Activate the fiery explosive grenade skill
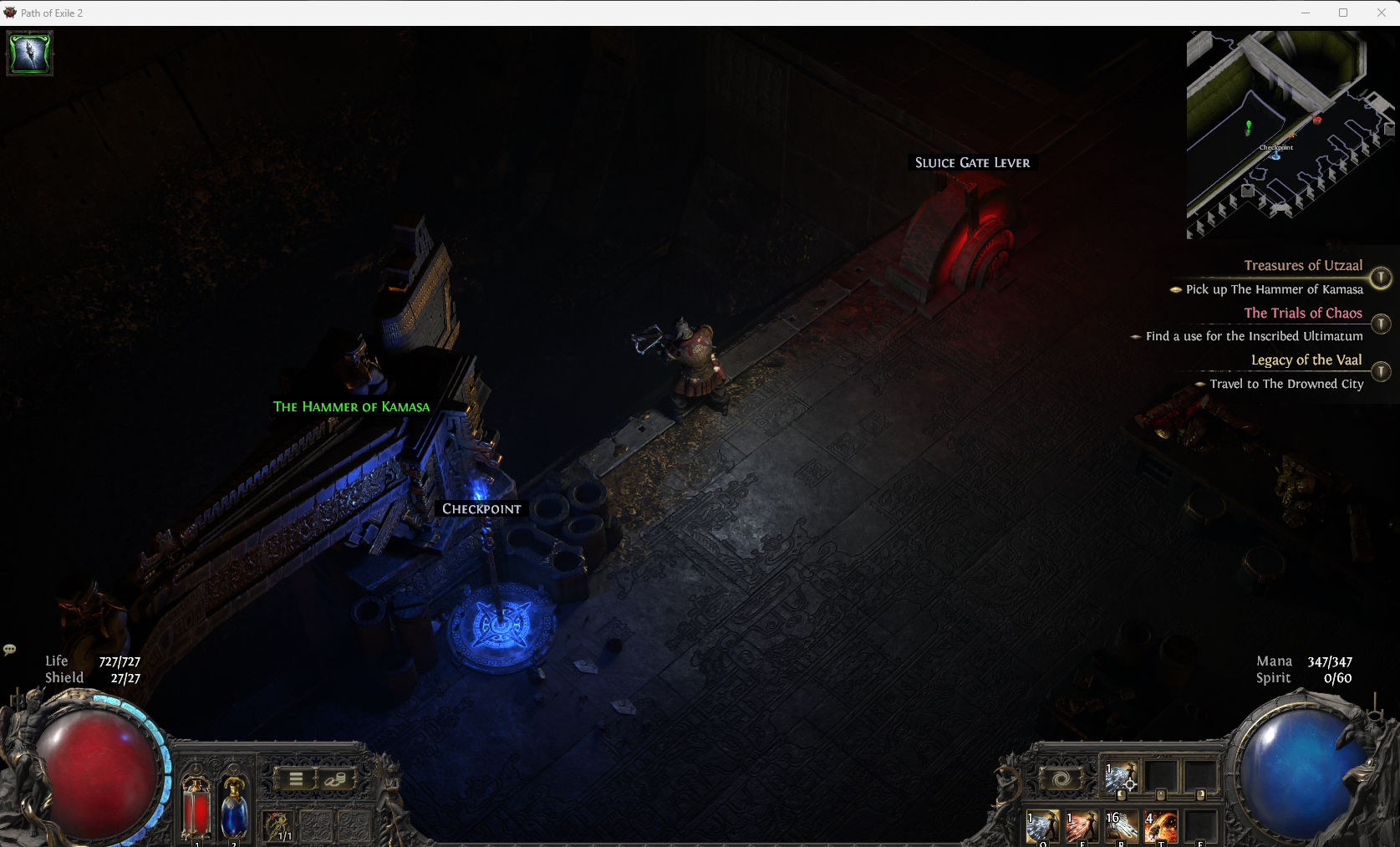Screen dimensions: 1400x847 click(x=1161, y=827)
